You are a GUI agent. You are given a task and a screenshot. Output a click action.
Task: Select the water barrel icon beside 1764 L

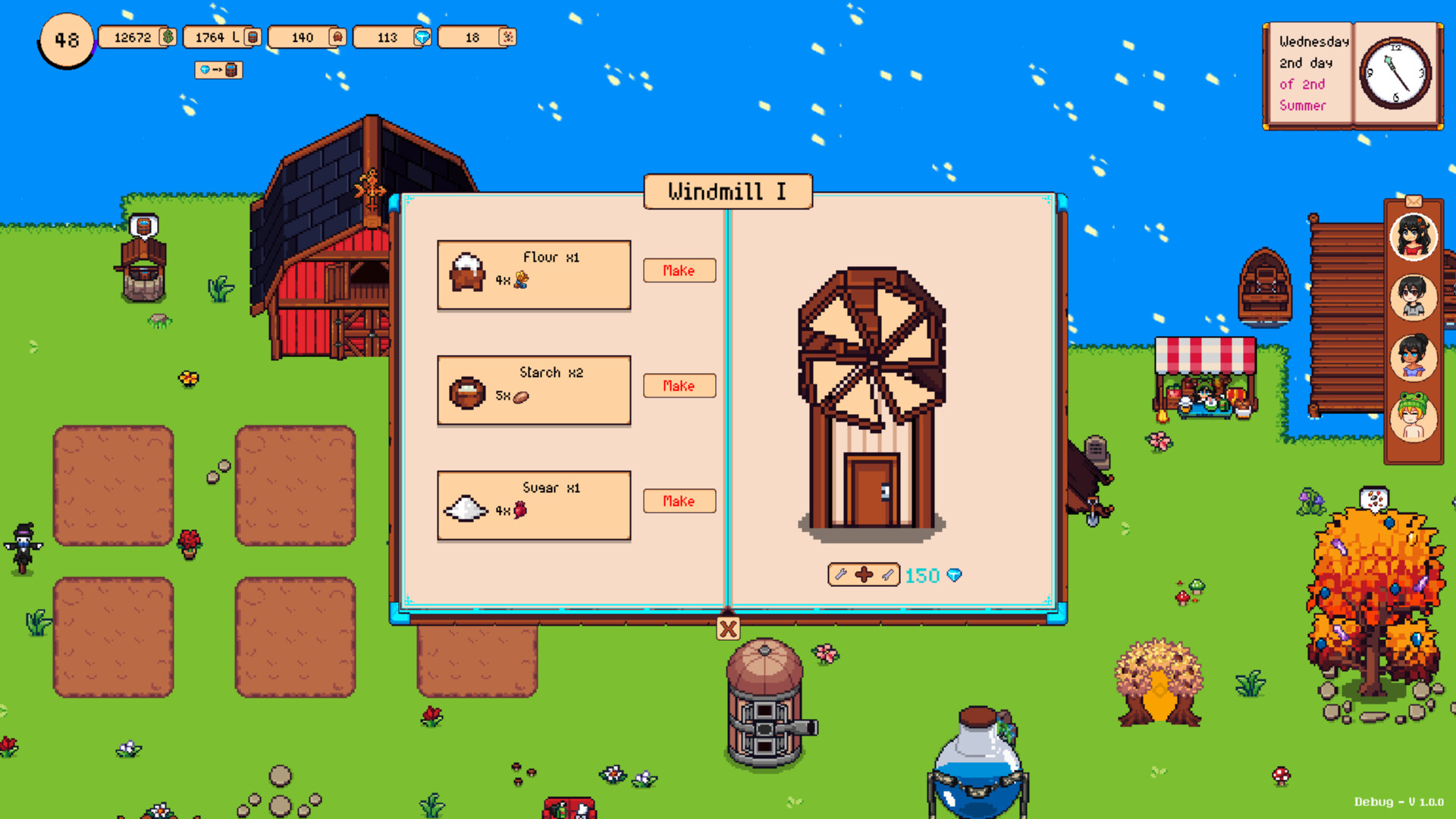pos(251,36)
